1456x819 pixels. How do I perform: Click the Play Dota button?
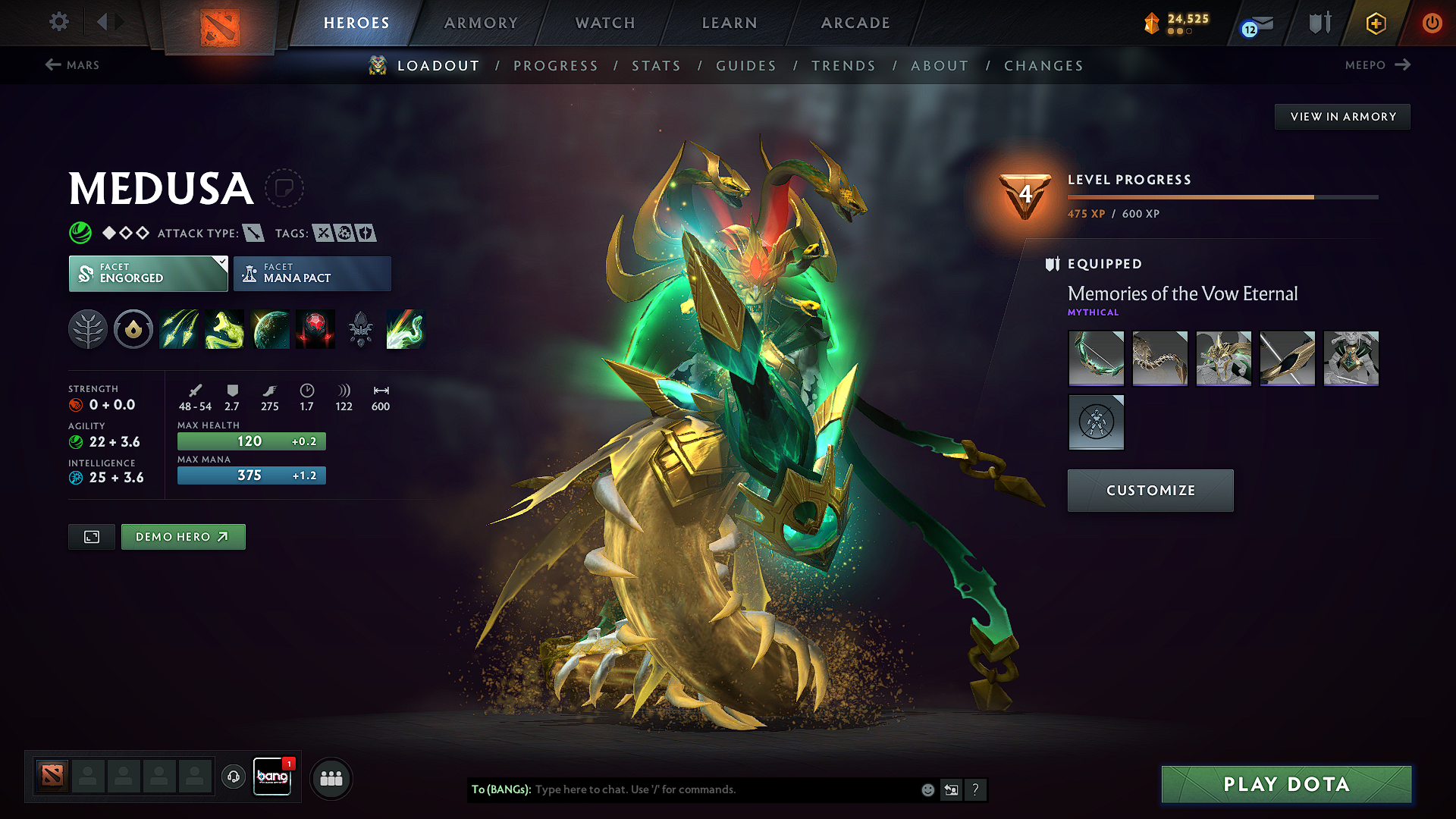pos(1286,784)
